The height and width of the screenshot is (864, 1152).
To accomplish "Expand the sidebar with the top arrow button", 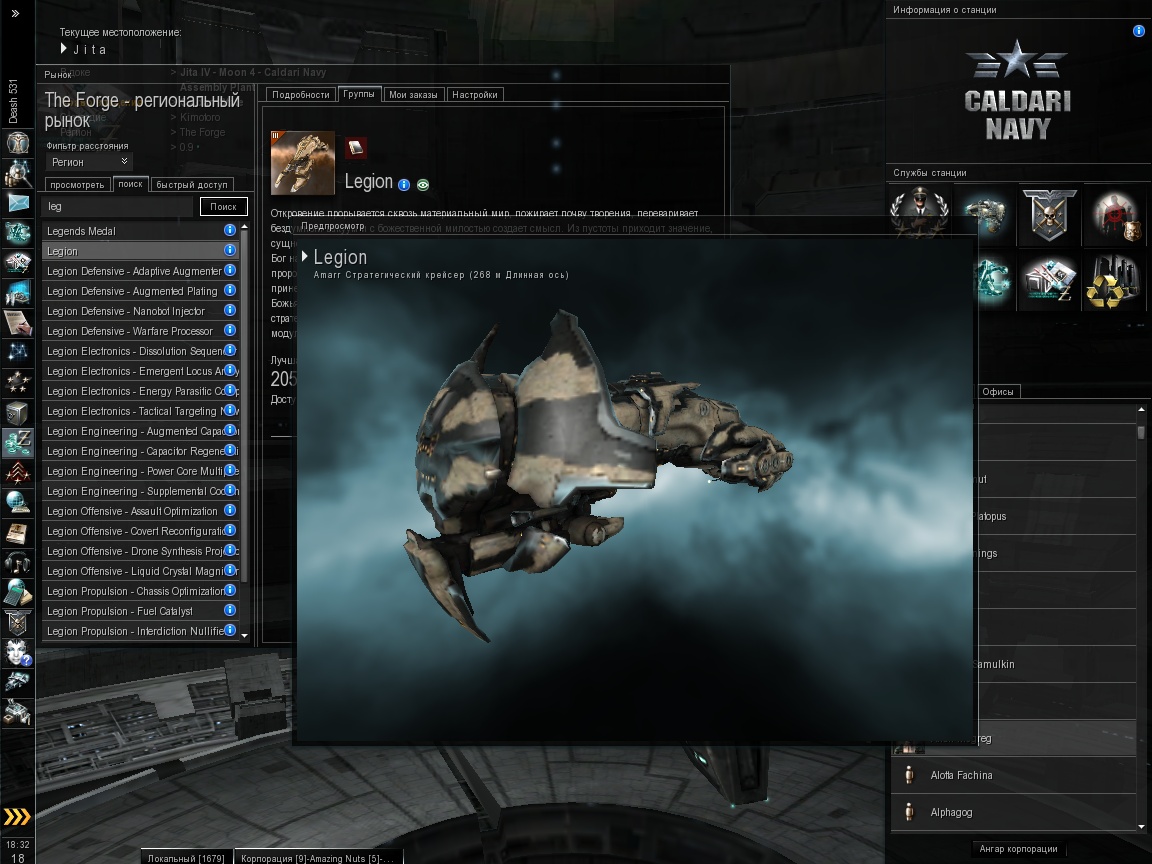I will tap(15, 13).
